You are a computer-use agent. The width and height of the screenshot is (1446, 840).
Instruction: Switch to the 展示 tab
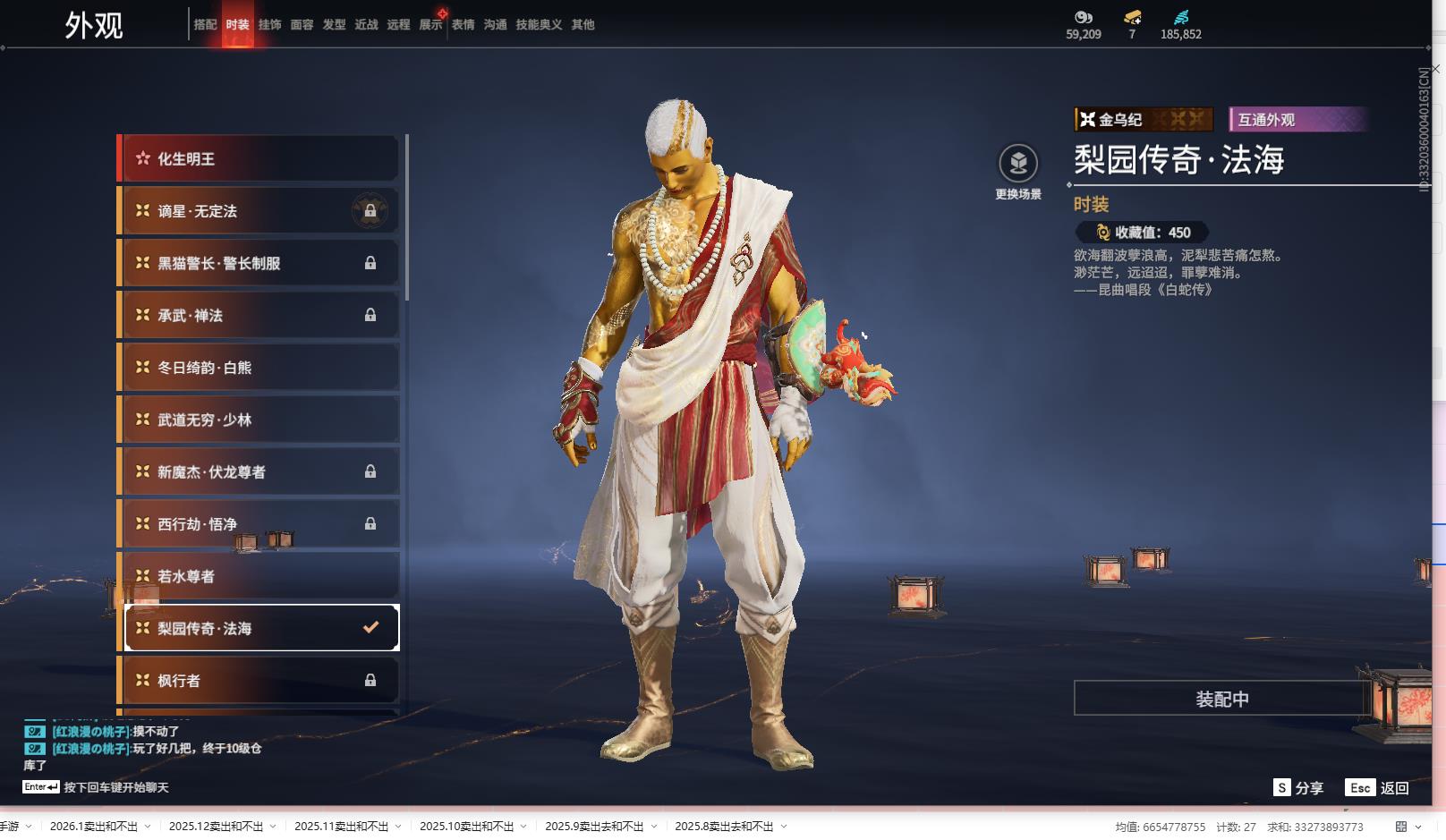[430, 24]
